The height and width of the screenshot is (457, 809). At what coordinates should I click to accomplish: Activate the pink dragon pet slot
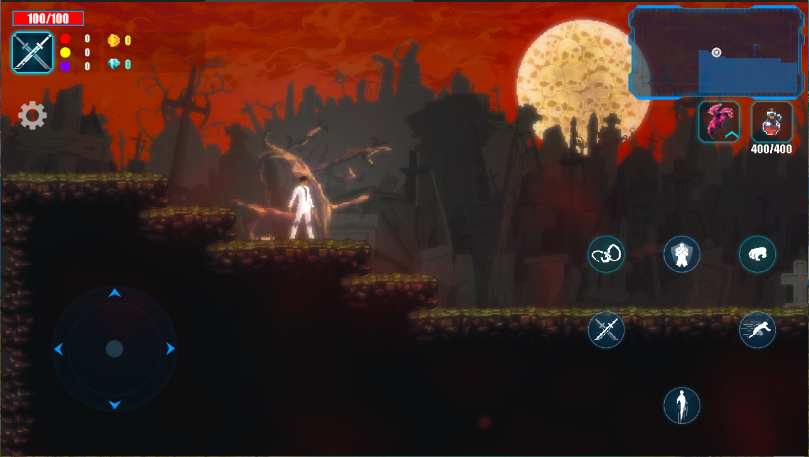pos(719,122)
